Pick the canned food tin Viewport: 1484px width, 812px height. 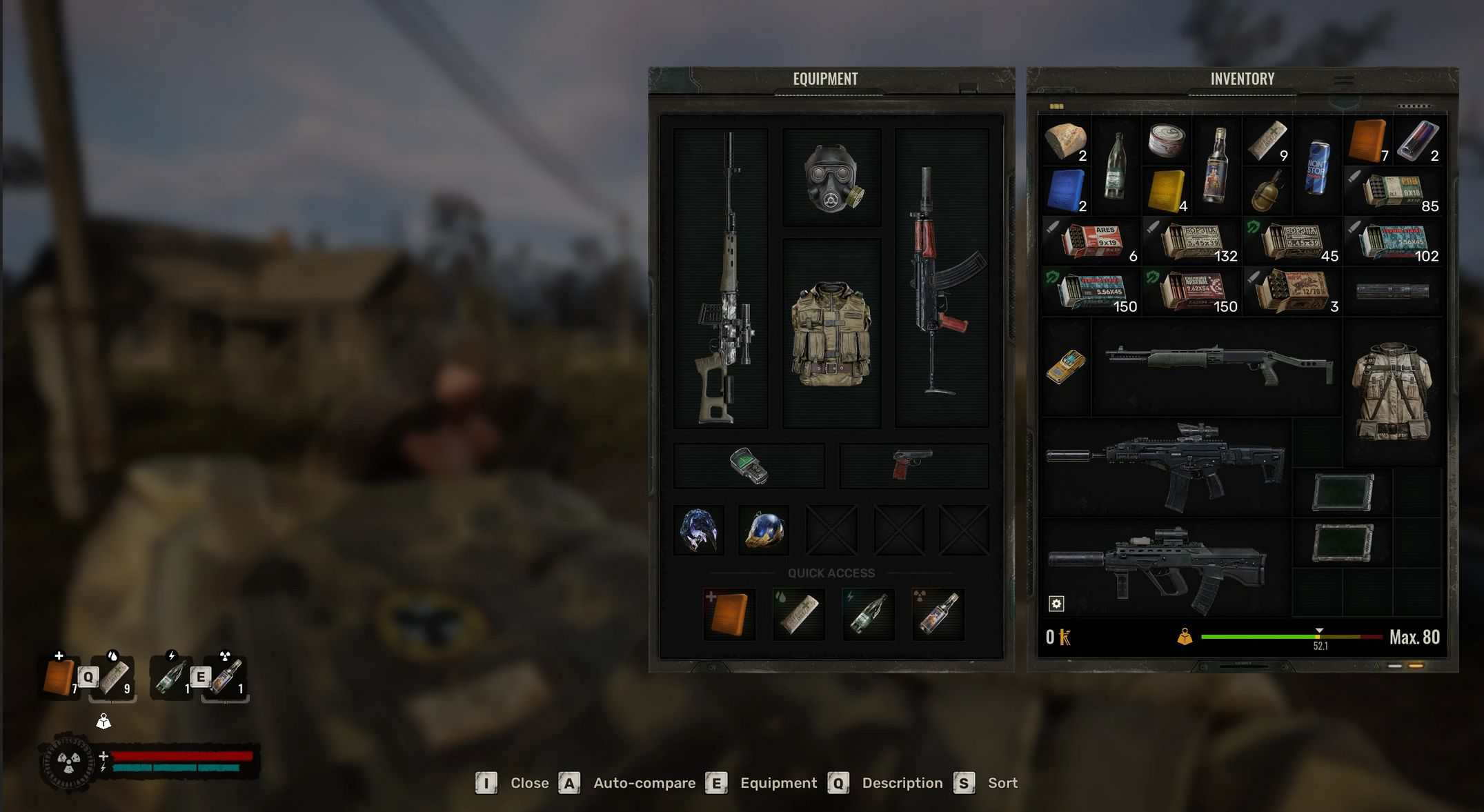pos(1166,139)
